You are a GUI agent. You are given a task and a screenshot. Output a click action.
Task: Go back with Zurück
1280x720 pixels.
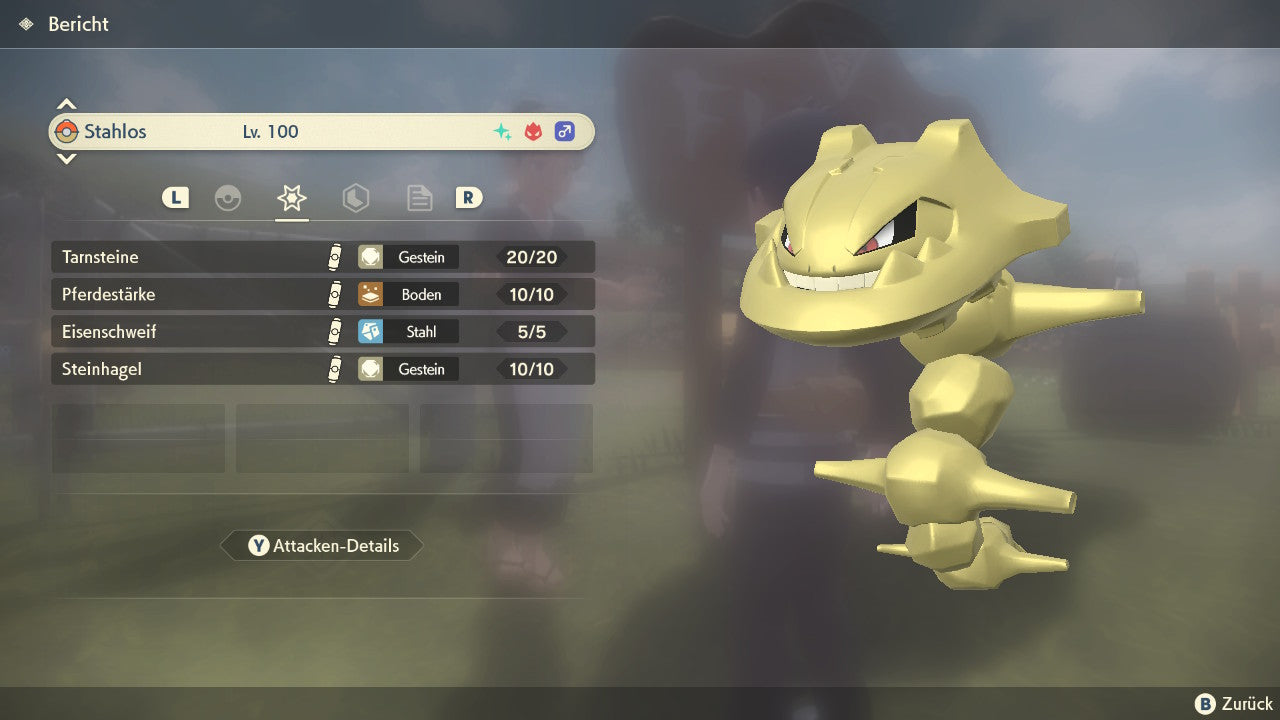click(x=1234, y=704)
